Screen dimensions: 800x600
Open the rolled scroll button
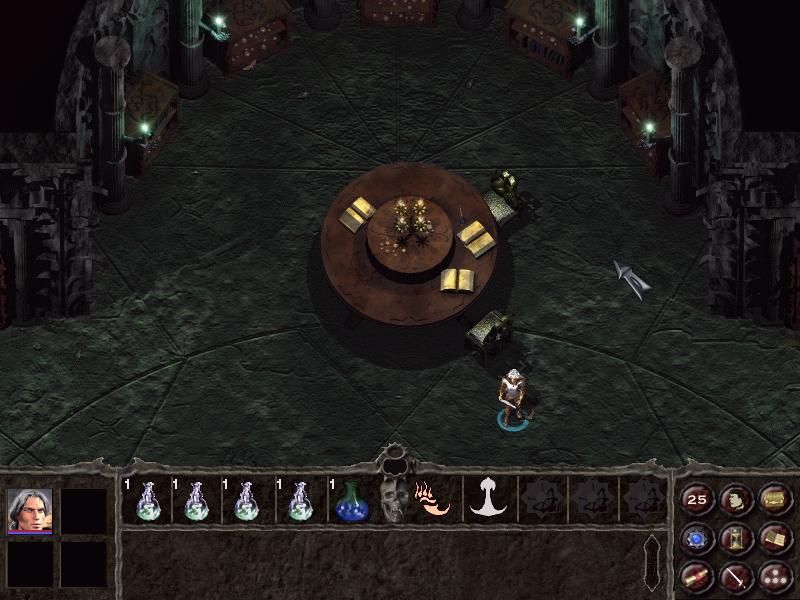[697, 576]
